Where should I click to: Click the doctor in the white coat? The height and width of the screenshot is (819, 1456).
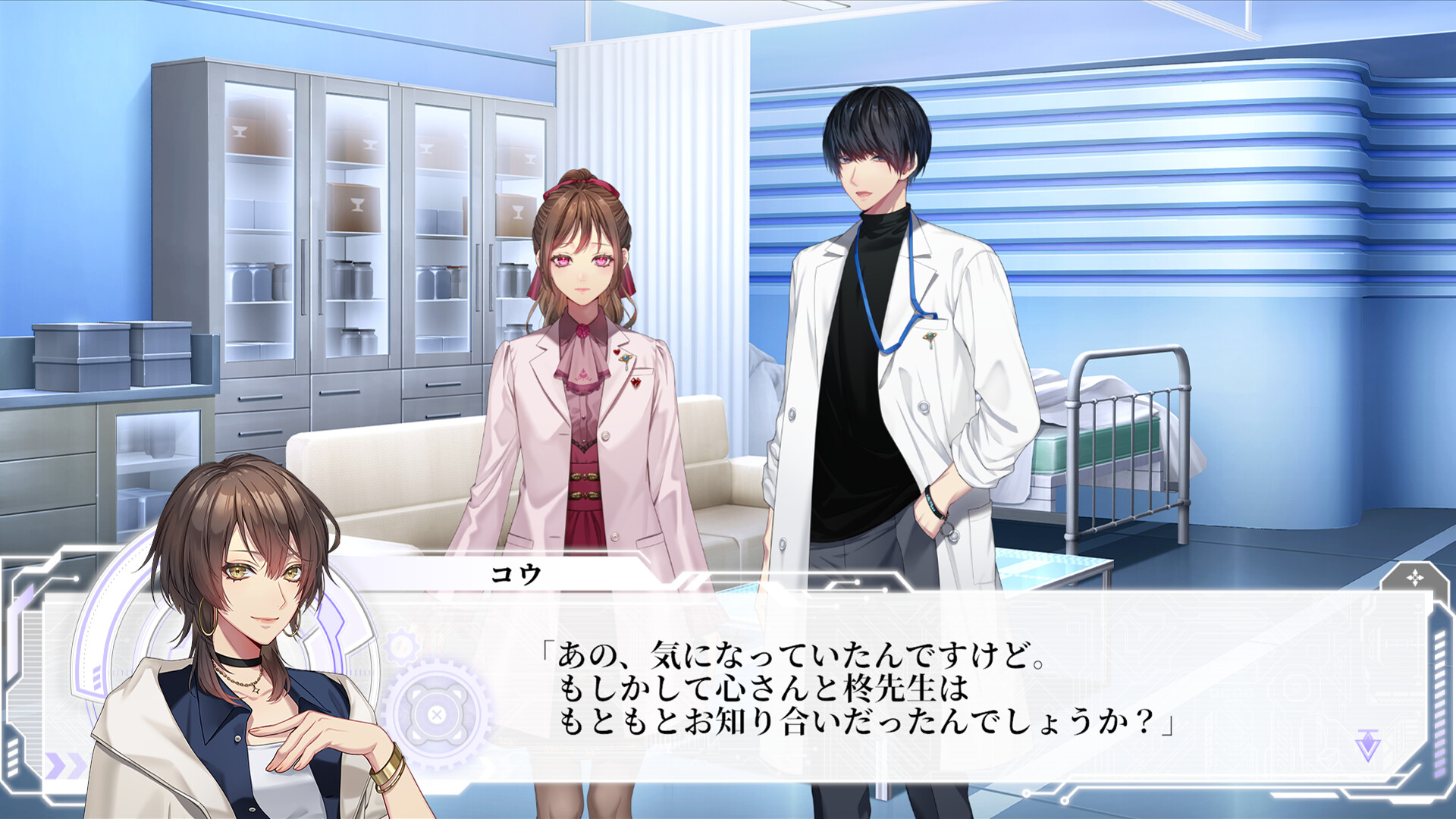(x=880, y=318)
